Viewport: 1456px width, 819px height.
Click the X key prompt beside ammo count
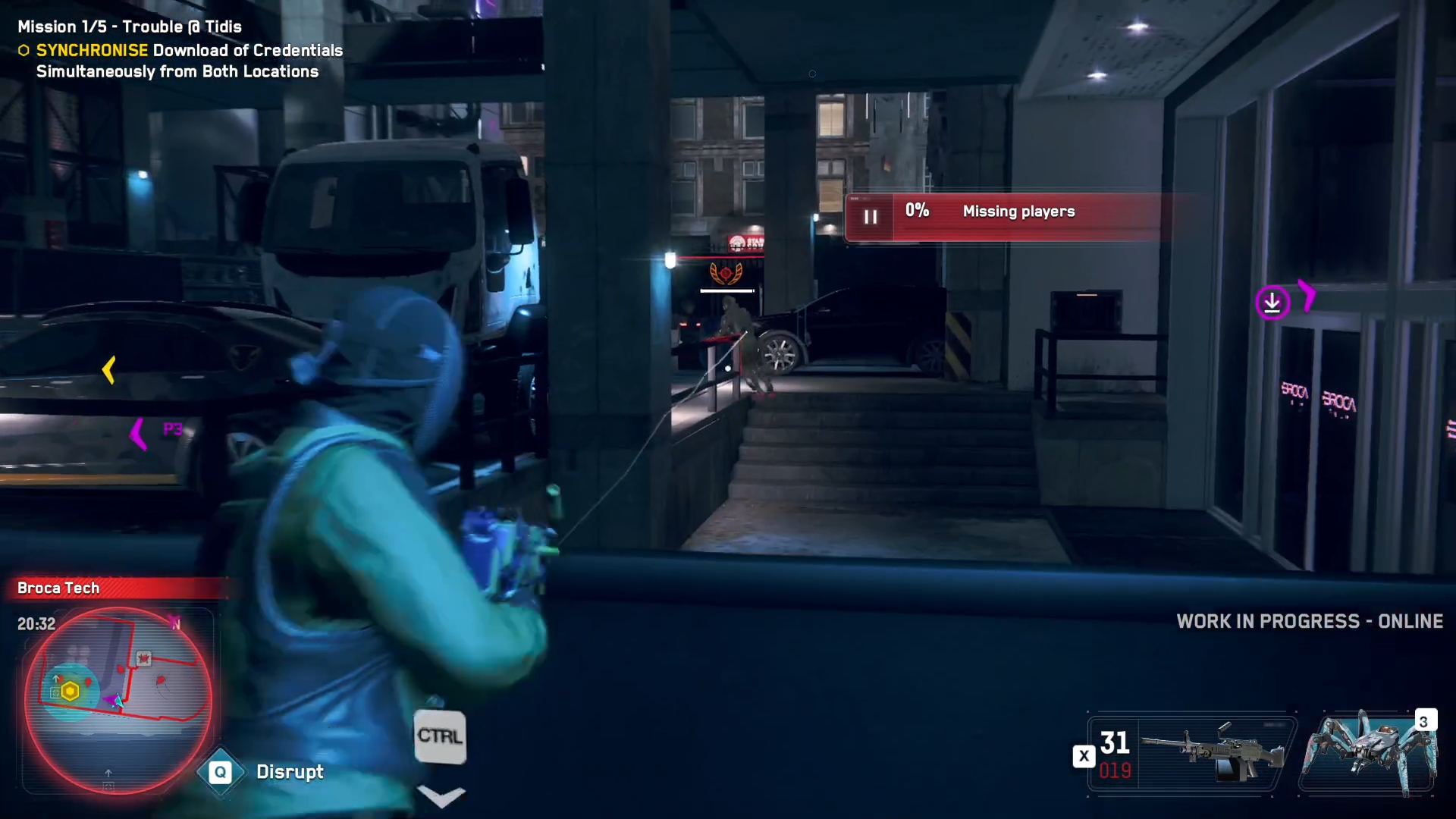(1084, 755)
